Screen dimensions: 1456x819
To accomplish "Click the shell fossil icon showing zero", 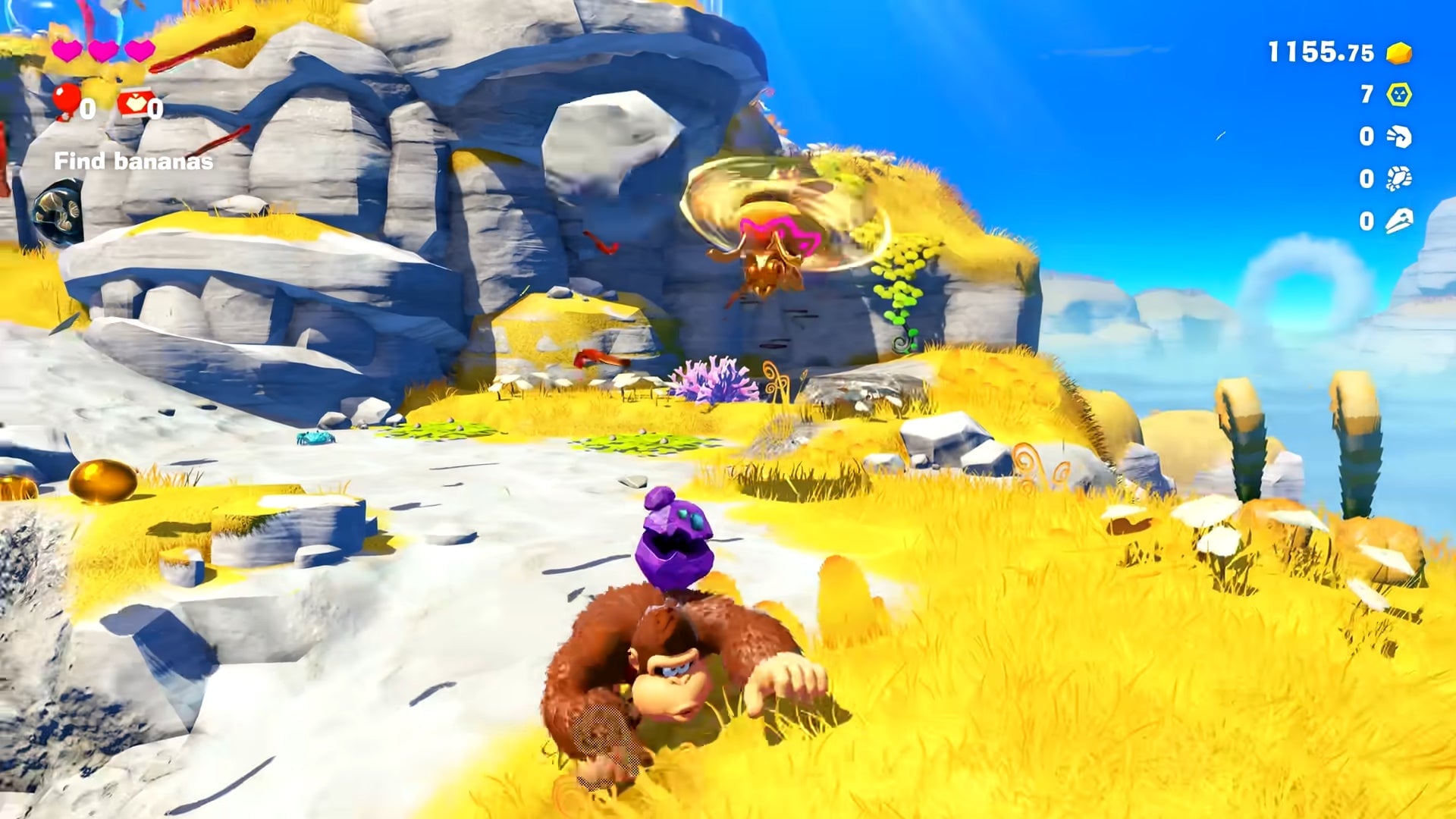I will pos(1399,178).
